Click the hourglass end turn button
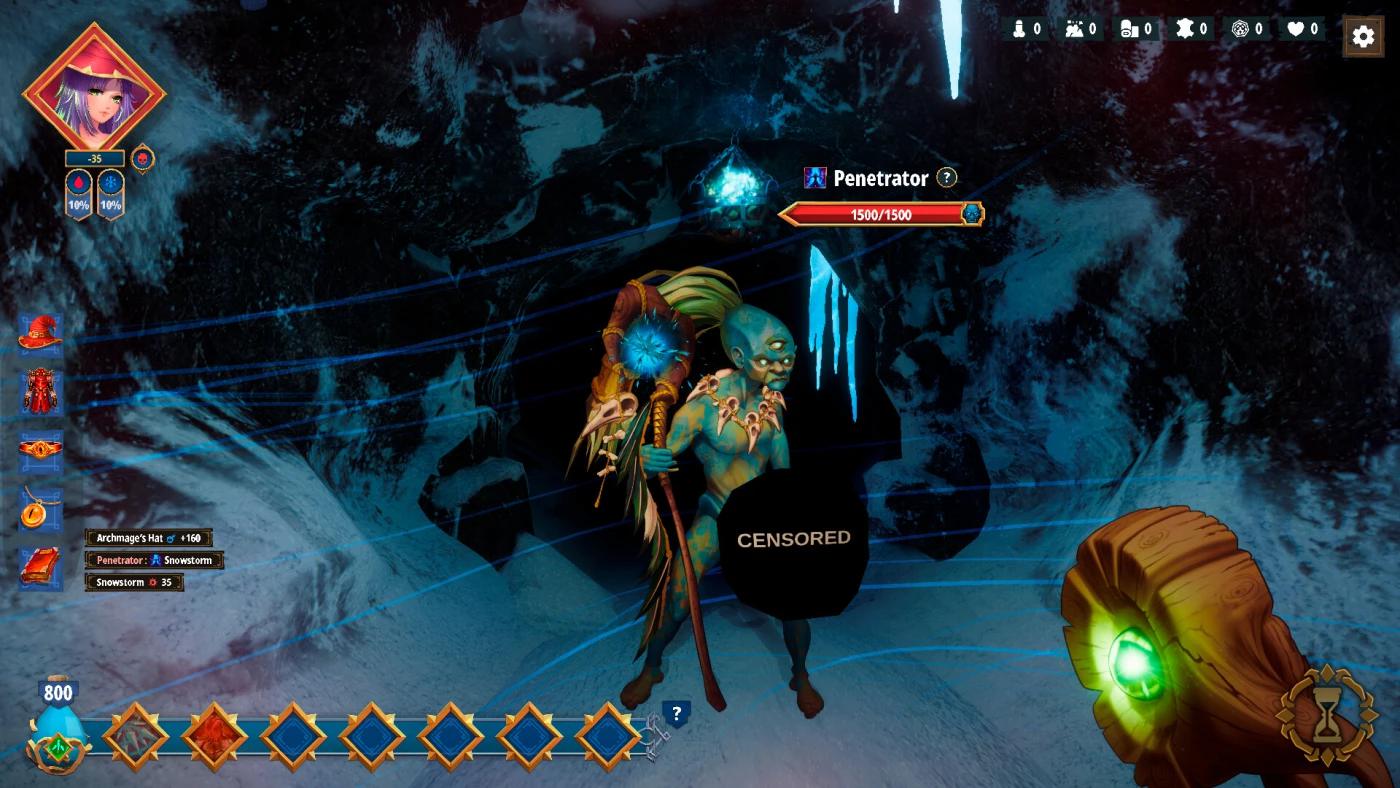 coord(1326,716)
